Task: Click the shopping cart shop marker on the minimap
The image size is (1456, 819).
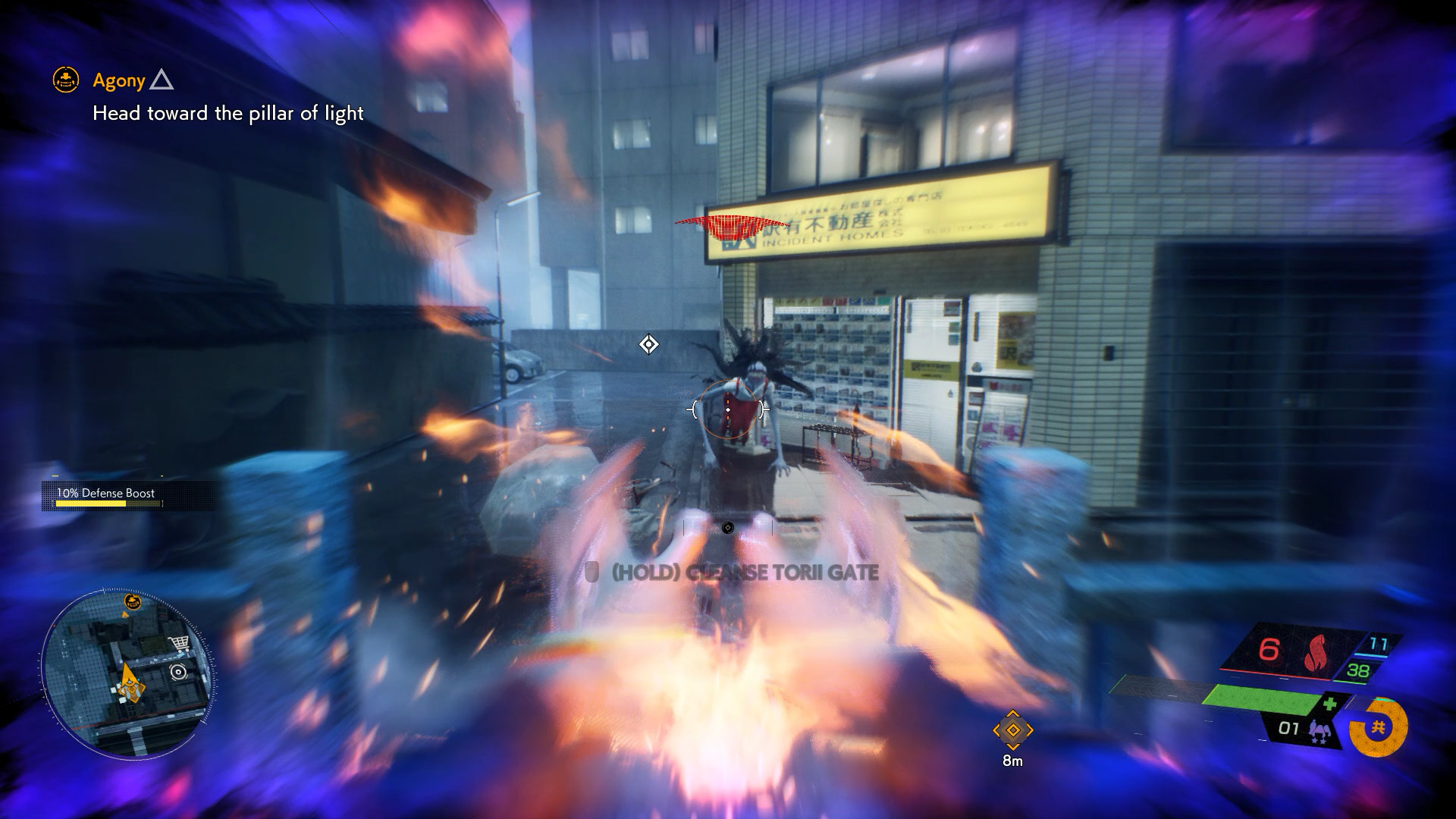Action: pyautogui.click(x=180, y=643)
